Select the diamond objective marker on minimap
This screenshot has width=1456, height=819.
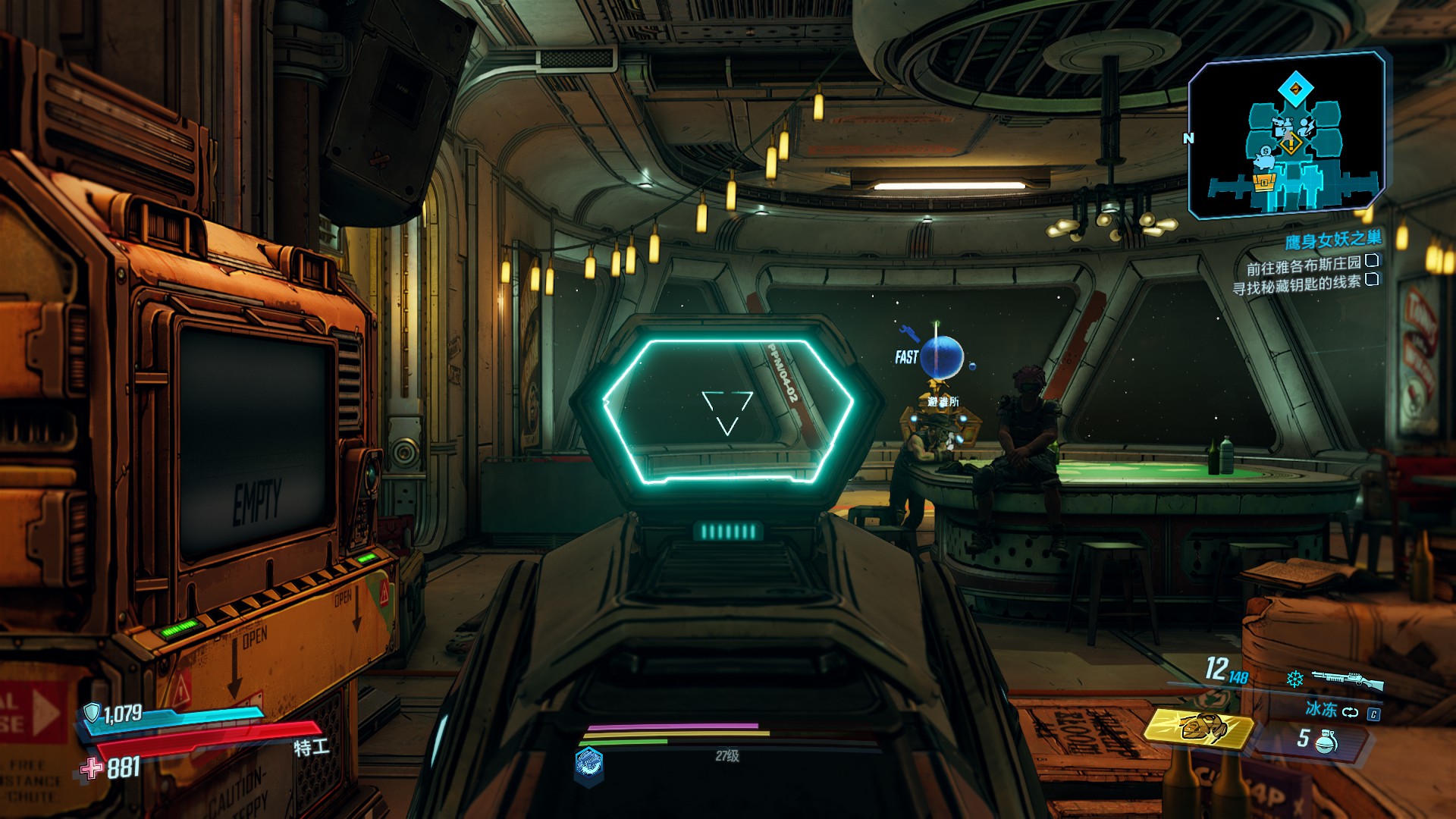click(x=1295, y=89)
